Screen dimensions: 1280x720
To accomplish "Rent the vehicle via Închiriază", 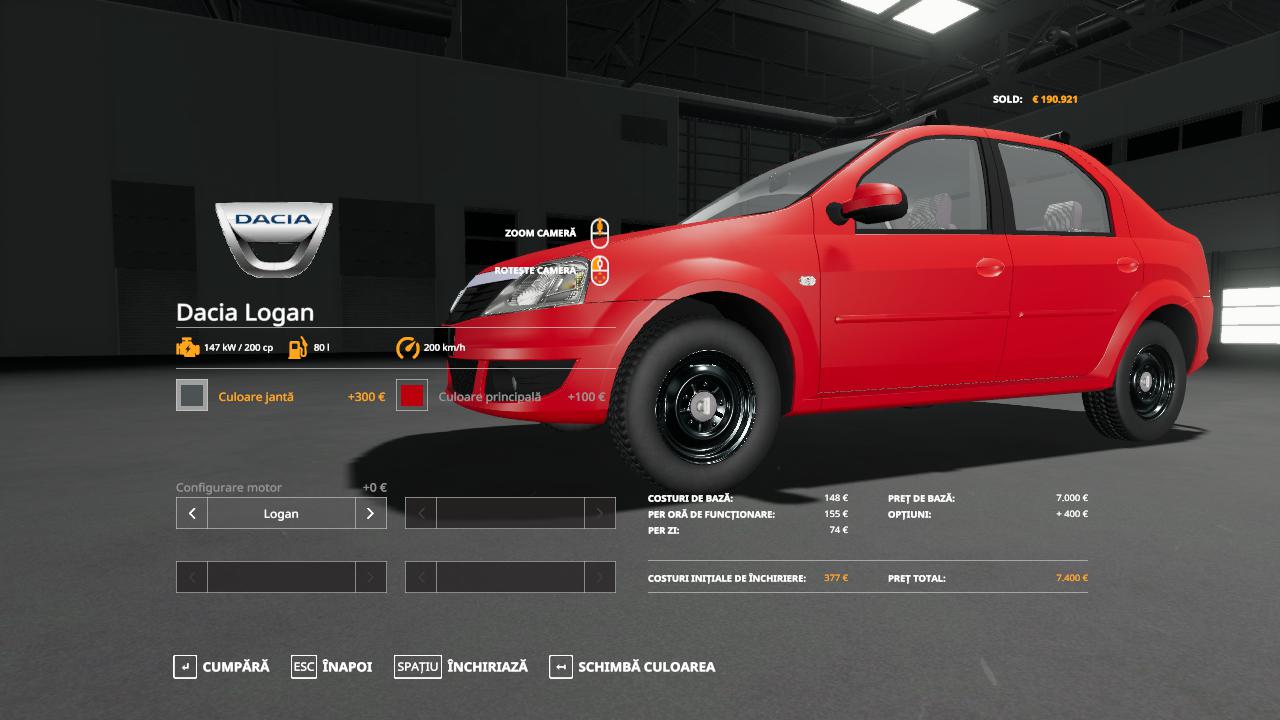I will coord(461,667).
